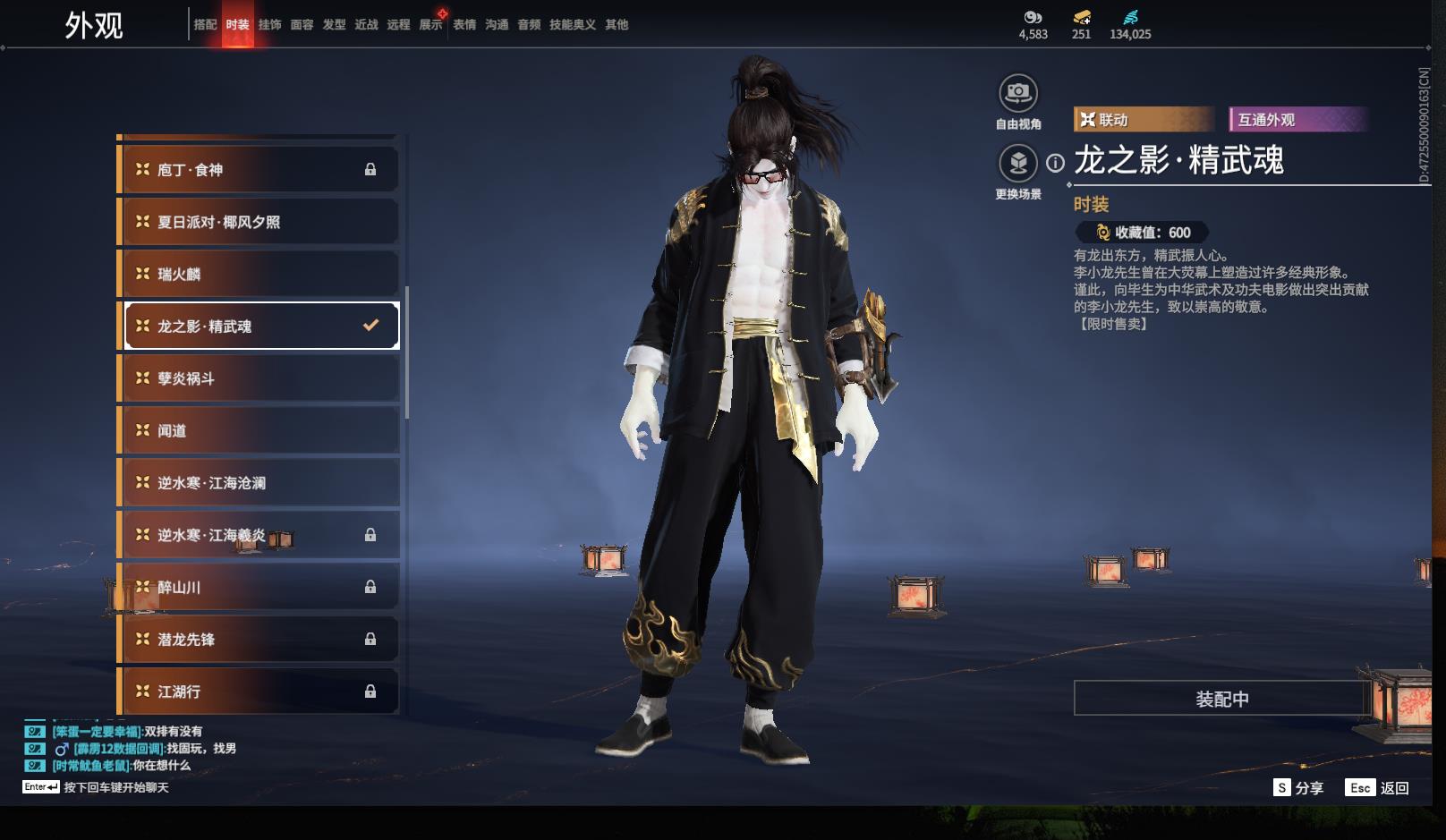The width and height of the screenshot is (1446, 840).
Task: Click the 更换场景 change scene icon
Action: coord(1017,164)
